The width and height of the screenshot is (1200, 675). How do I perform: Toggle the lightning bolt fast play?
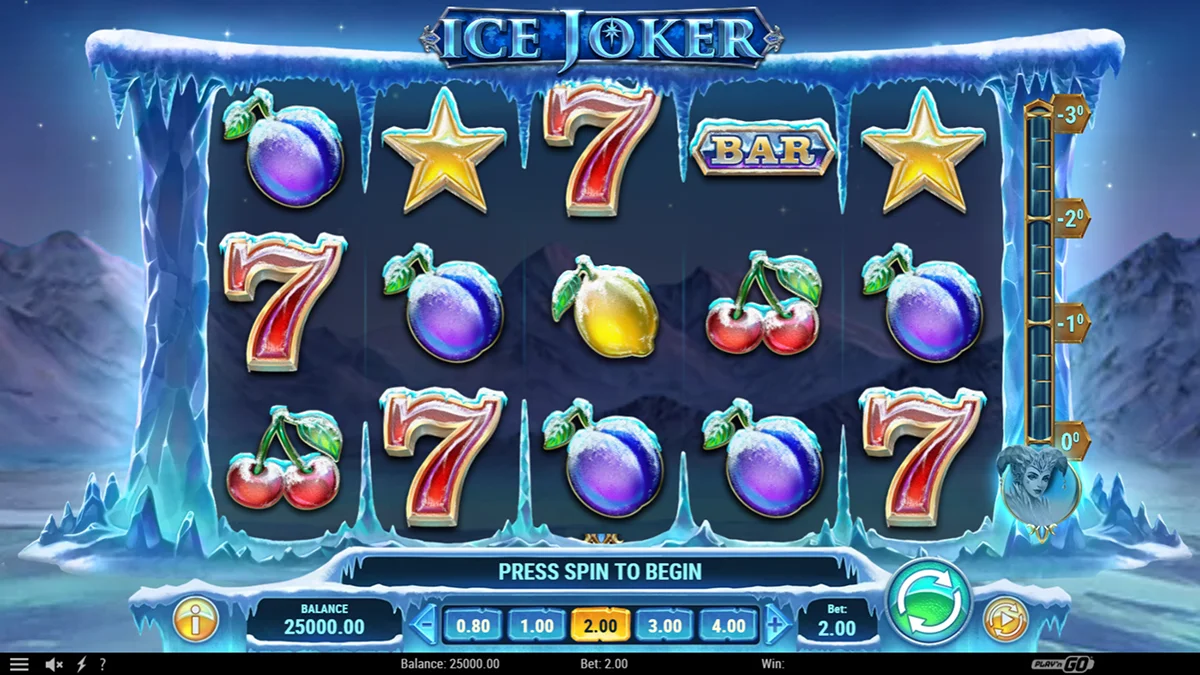coord(82,664)
